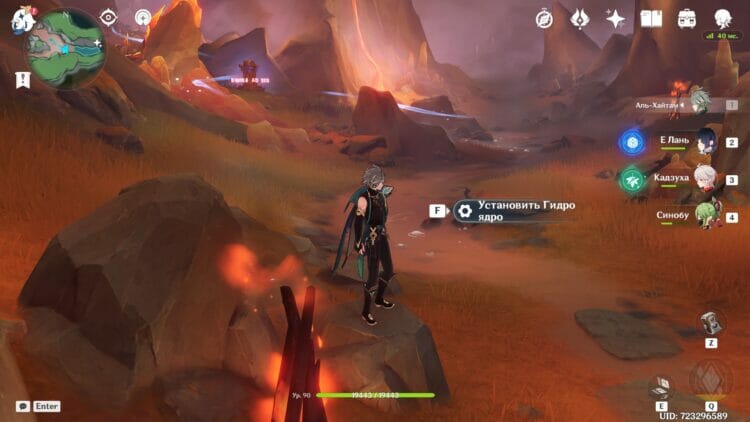Trigger the elemental burst diamond icon
The height and width of the screenshot is (422, 750).
point(710,380)
